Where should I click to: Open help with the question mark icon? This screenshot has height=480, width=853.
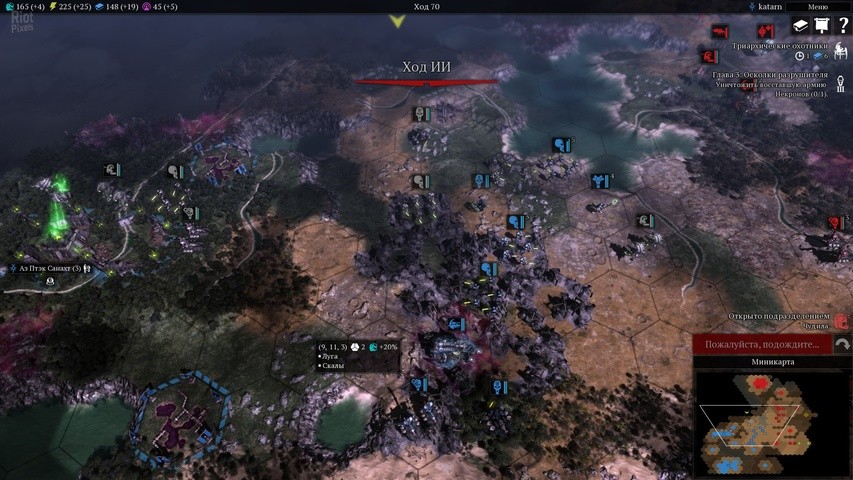click(x=843, y=26)
